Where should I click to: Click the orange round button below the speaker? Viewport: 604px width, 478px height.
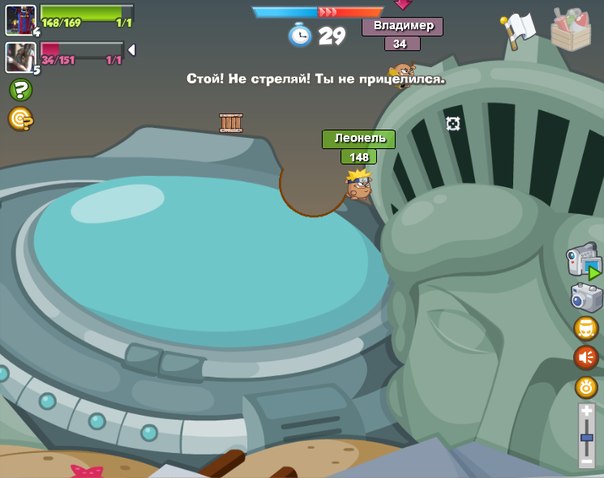click(x=586, y=387)
